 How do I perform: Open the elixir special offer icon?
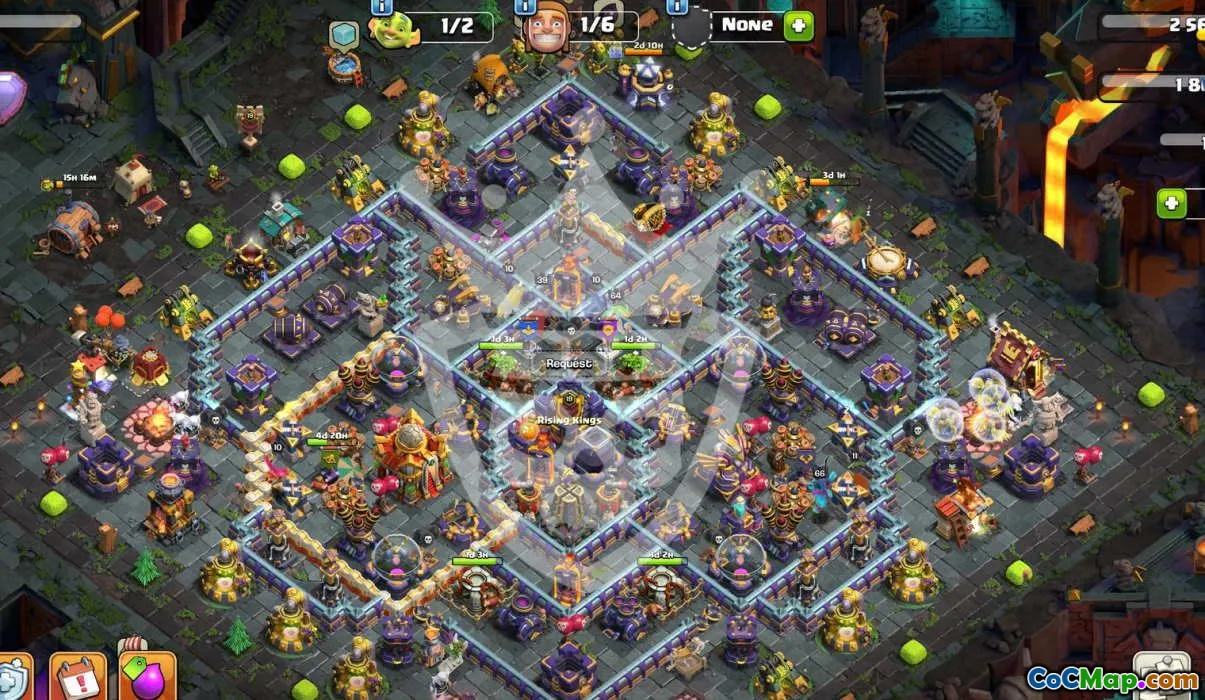pyautogui.click(x=146, y=678)
